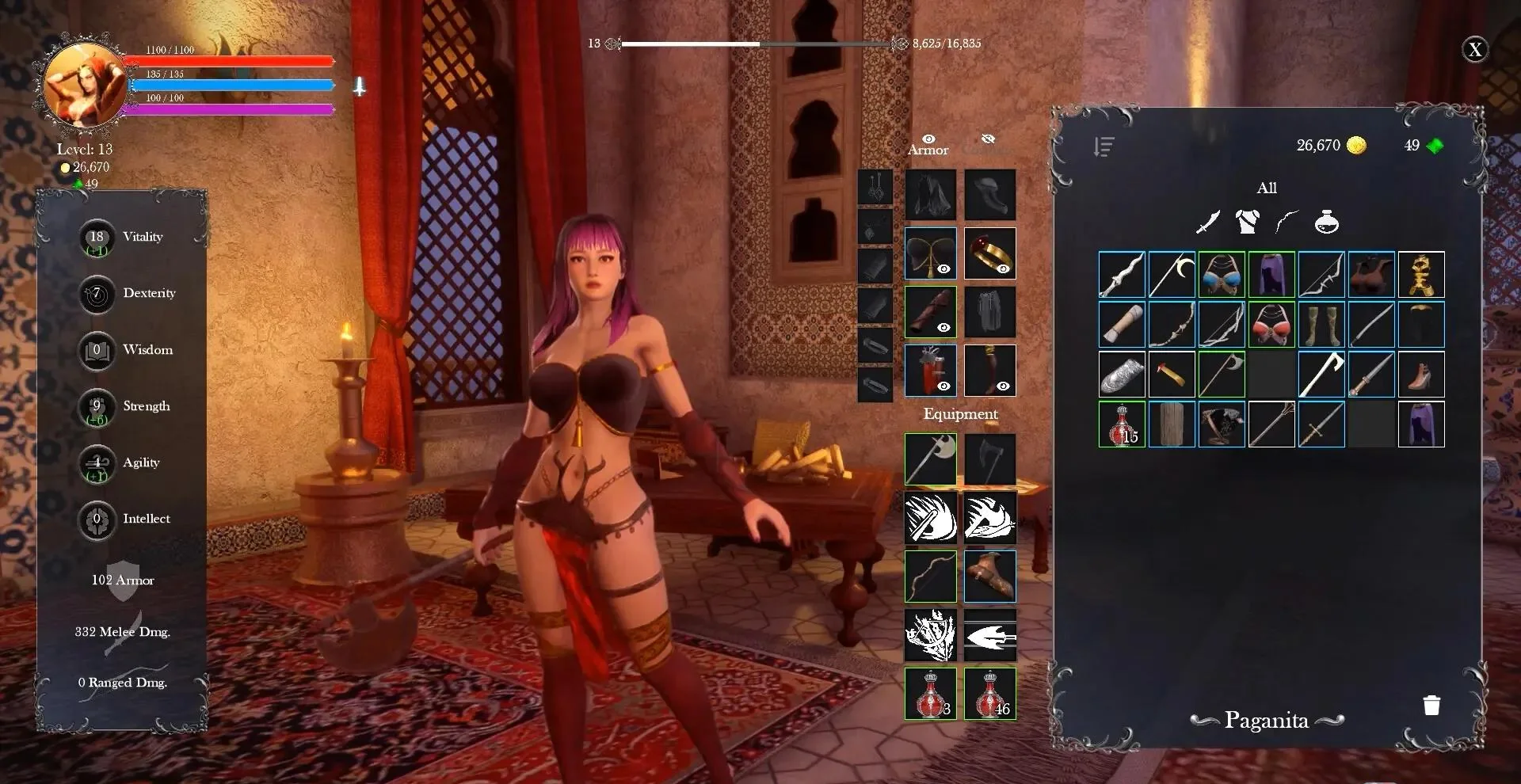Image resolution: width=1521 pixels, height=784 pixels.
Task: Open the inventory sort options
Action: coord(1104,147)
